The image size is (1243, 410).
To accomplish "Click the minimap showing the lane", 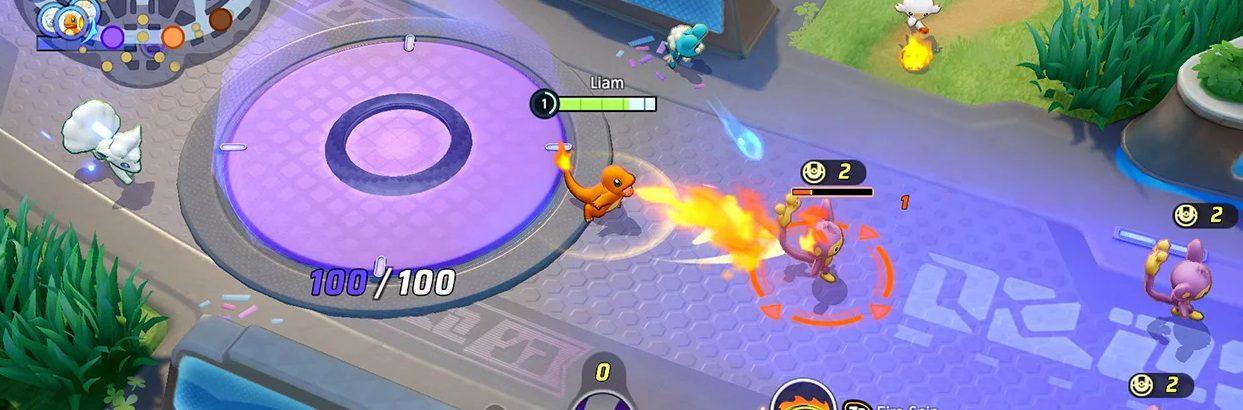I will 150,35.
